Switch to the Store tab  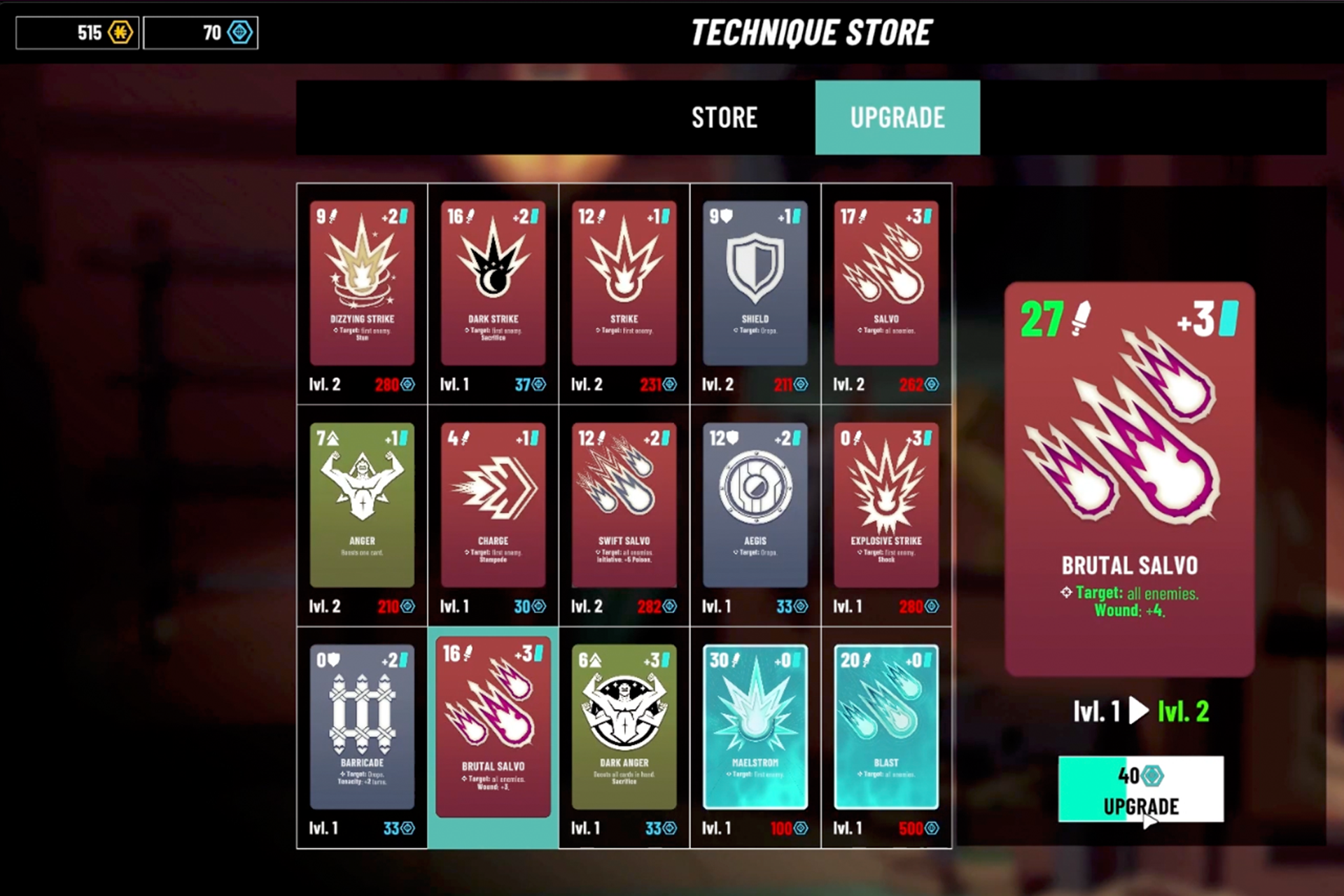click(x=724, y=118)
